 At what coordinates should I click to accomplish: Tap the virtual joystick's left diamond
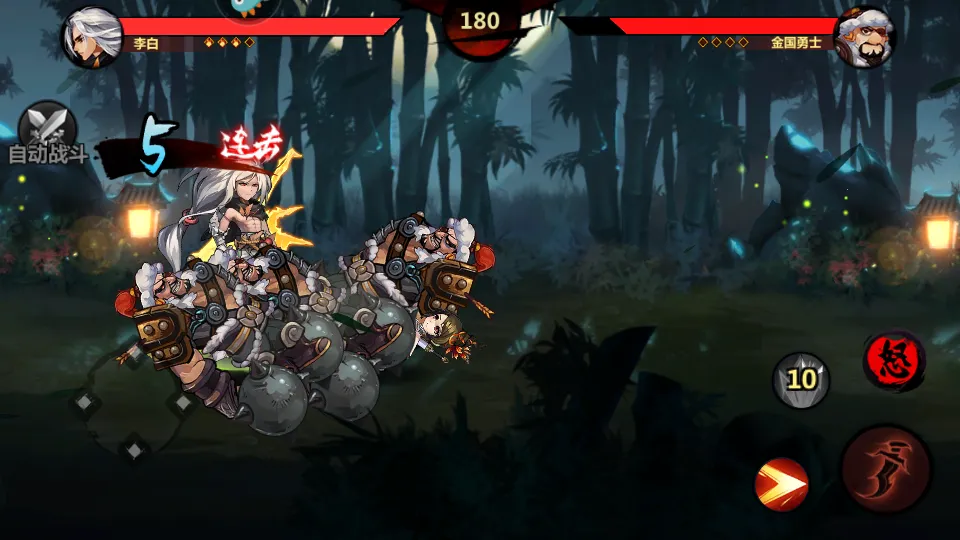coord(84,402)
